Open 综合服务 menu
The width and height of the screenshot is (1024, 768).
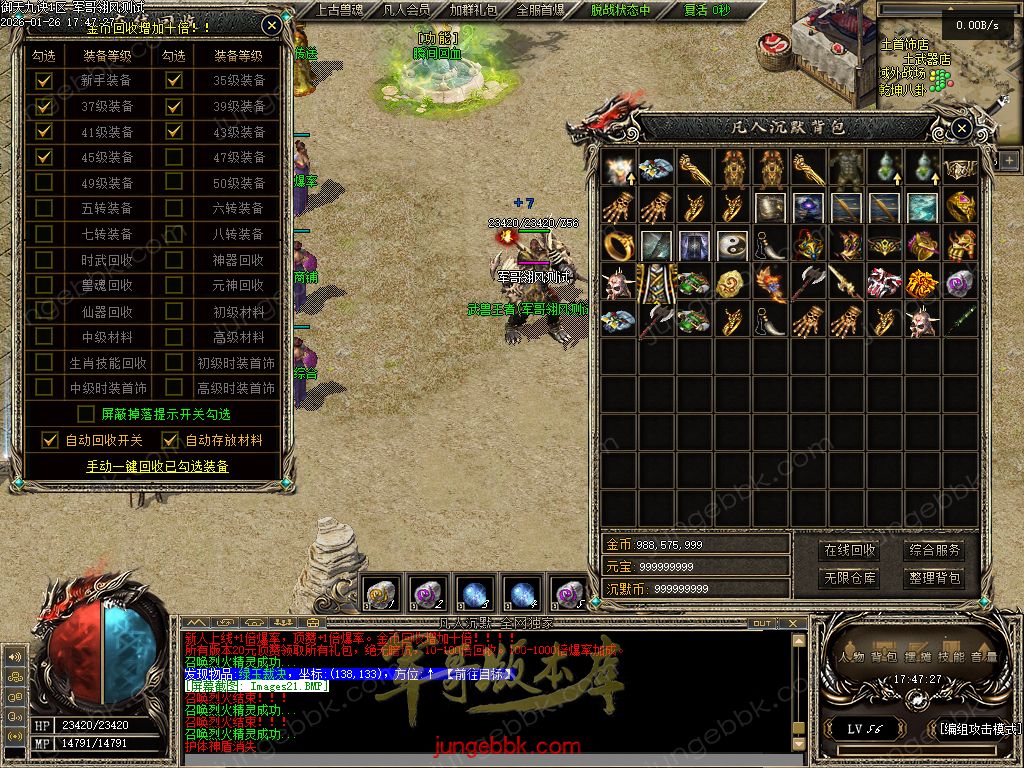pyautogui.click(x=935, y=550)
